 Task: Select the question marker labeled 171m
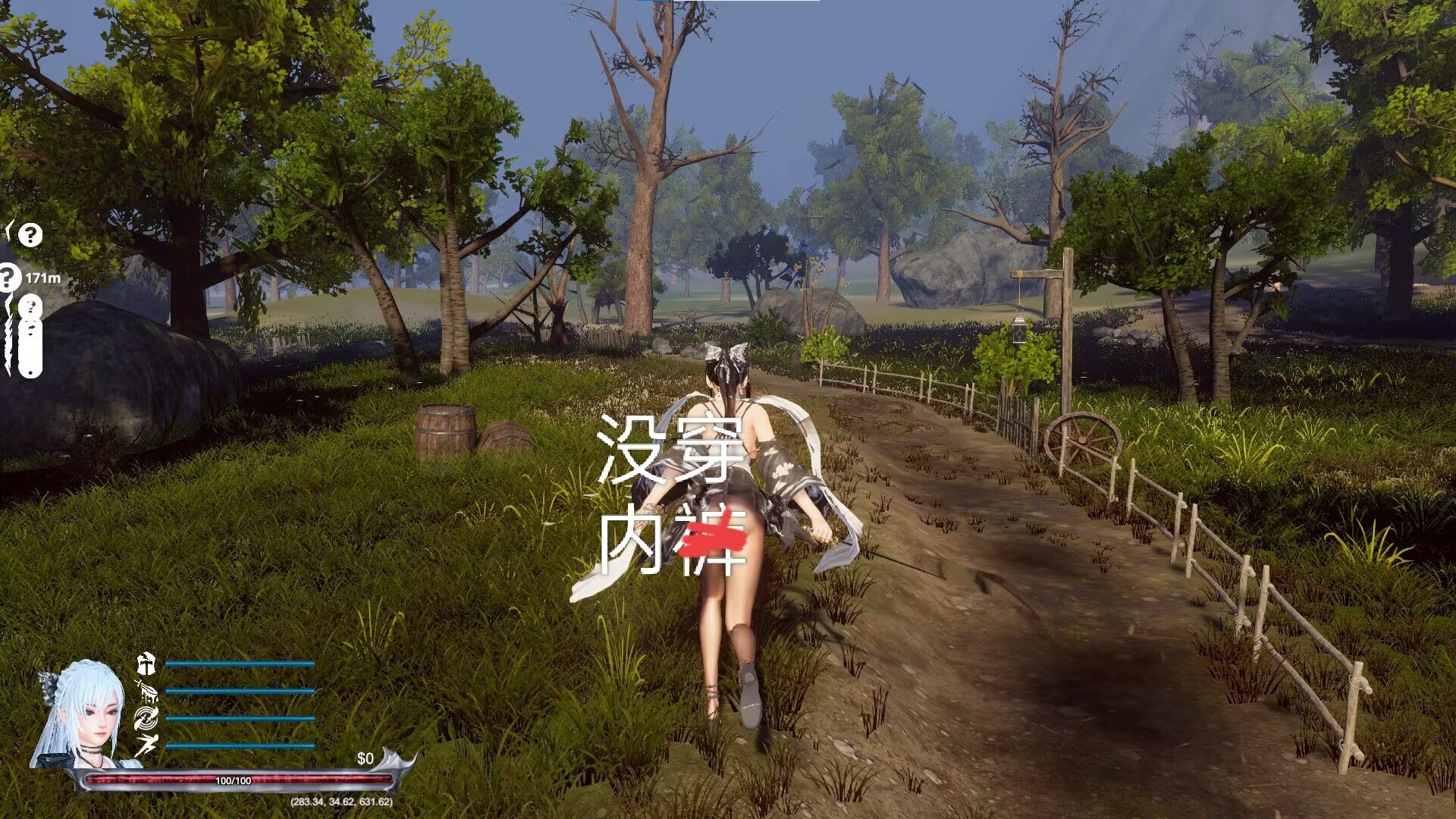9,278
